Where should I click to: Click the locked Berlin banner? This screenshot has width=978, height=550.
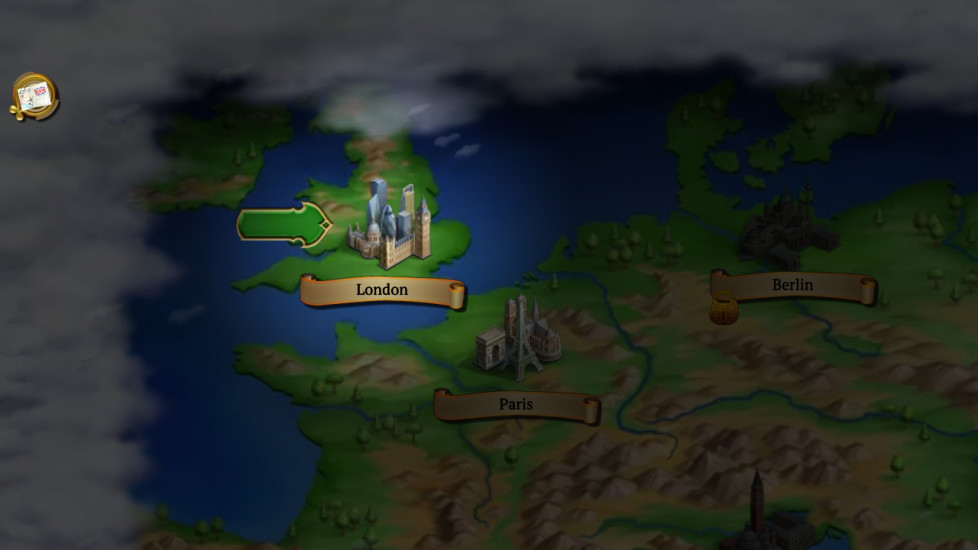793,286
